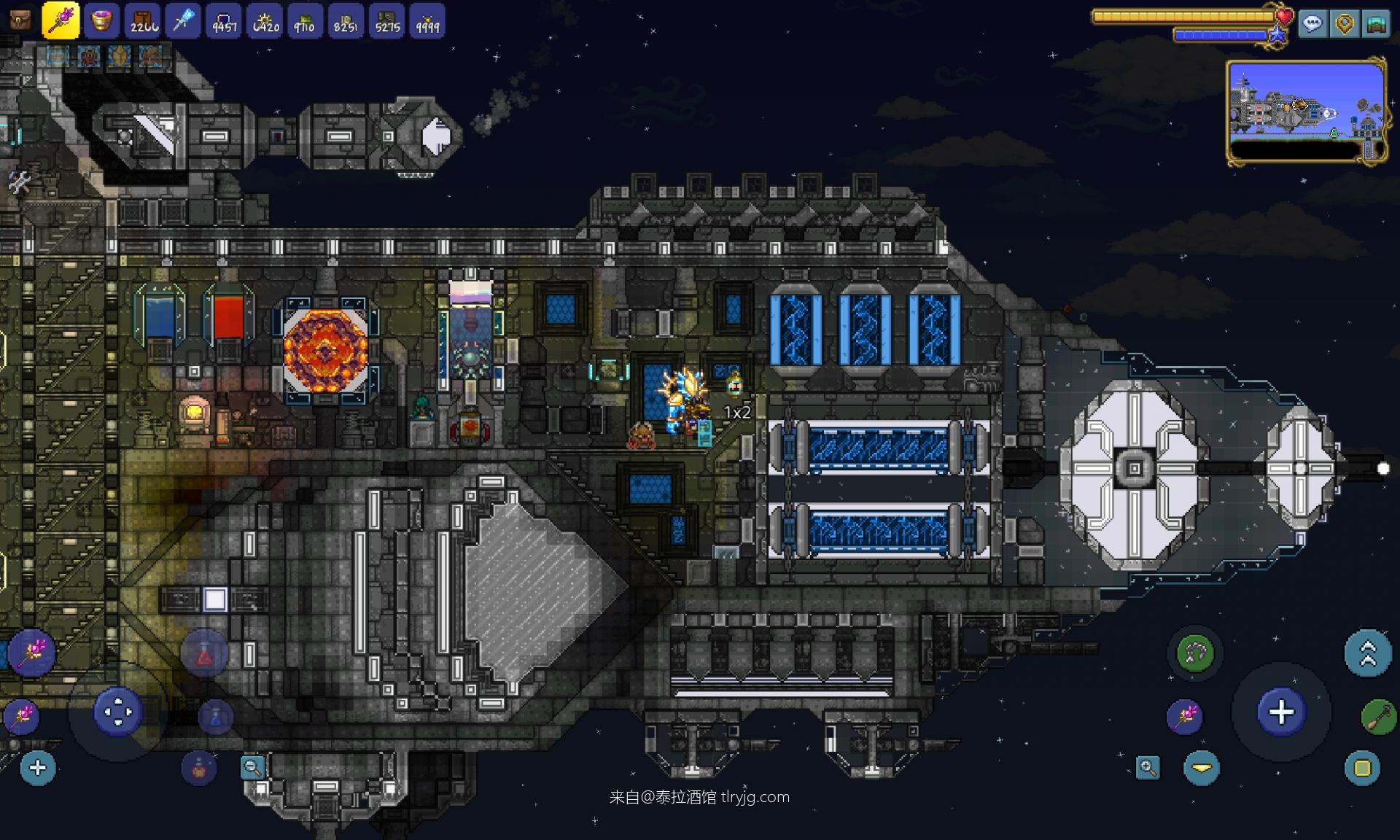Image resolution: width=1400 pixels, height=840 pixels.
Task: Use the blue mana potion quick button
Action: 215,717
